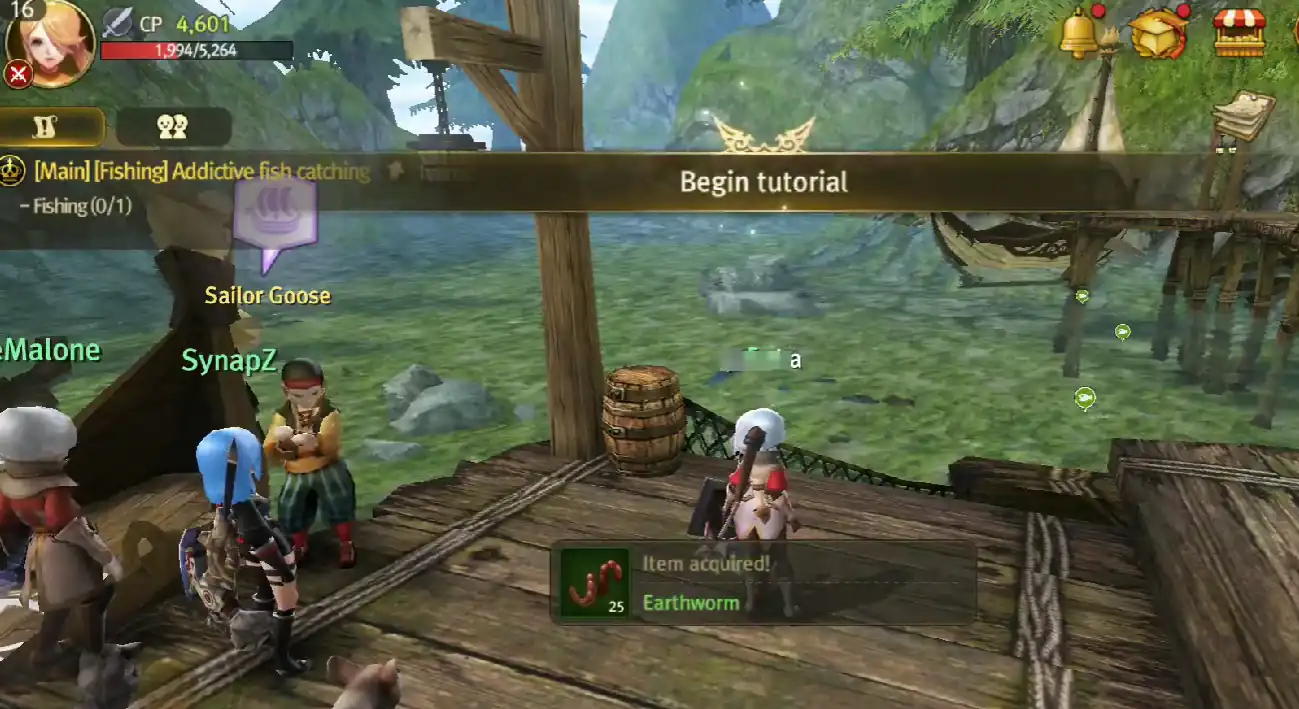Tap the ship icon above Sailor Goose

pos(275,211)
